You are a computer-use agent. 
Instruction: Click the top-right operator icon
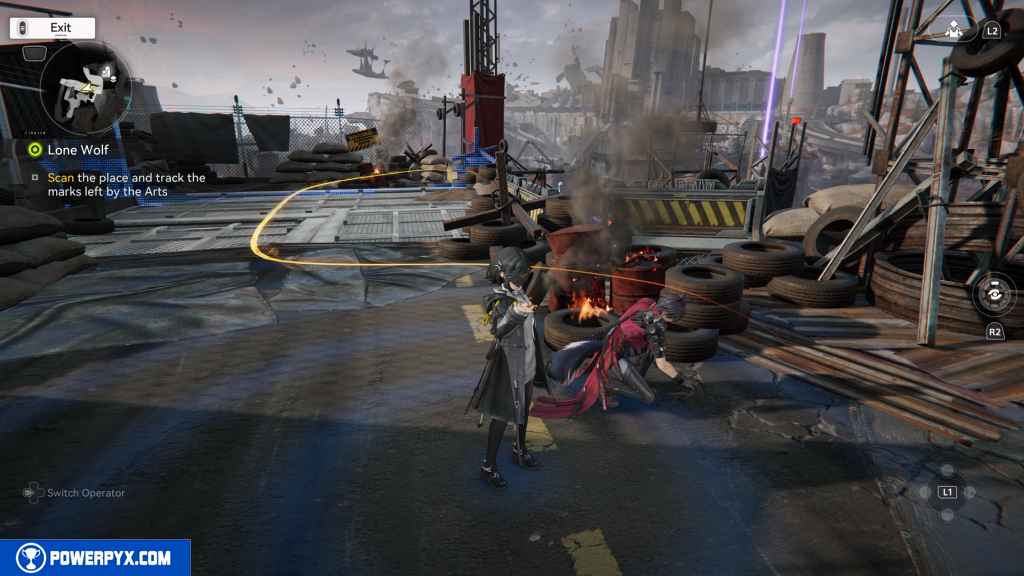pos(954,30)
